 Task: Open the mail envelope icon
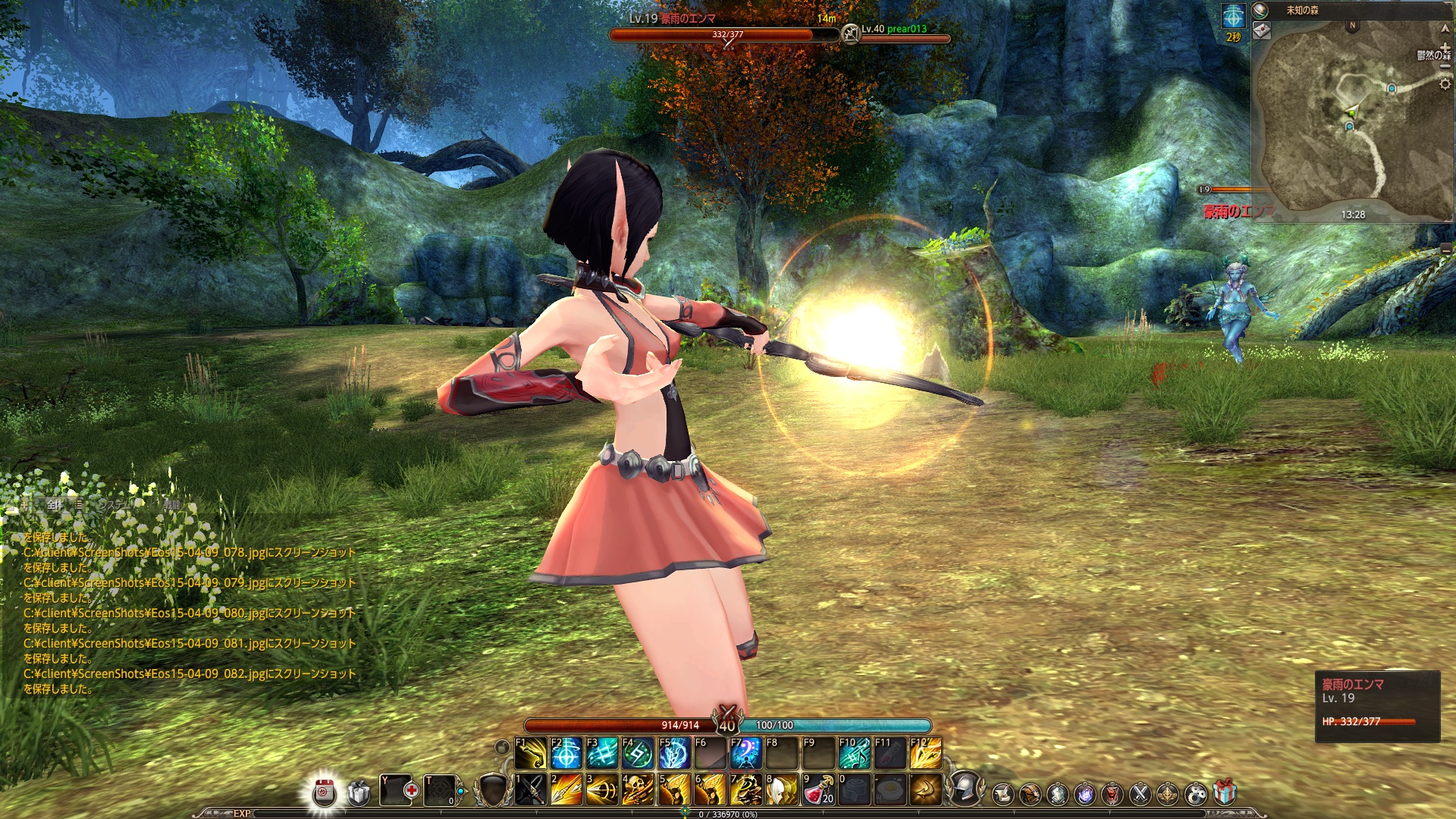click(x=1262, y=30)
